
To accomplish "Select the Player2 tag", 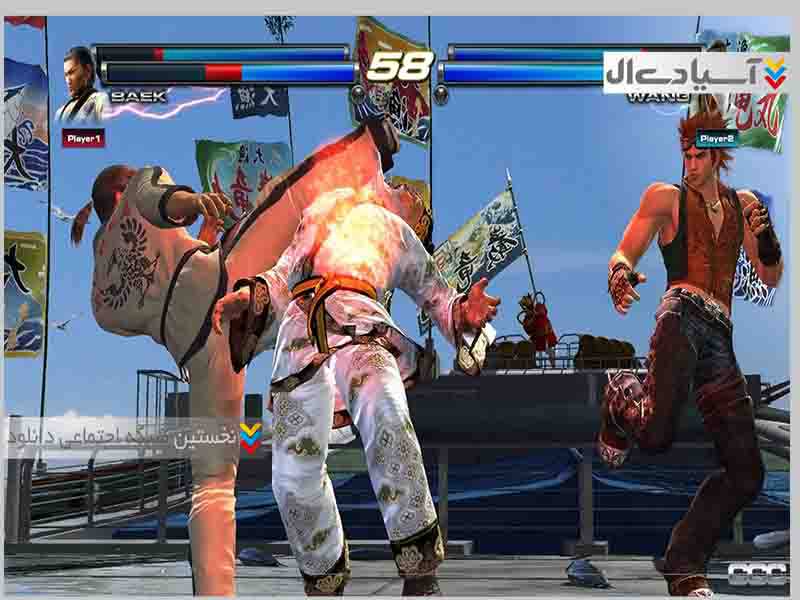I will [x=717, y=138].
